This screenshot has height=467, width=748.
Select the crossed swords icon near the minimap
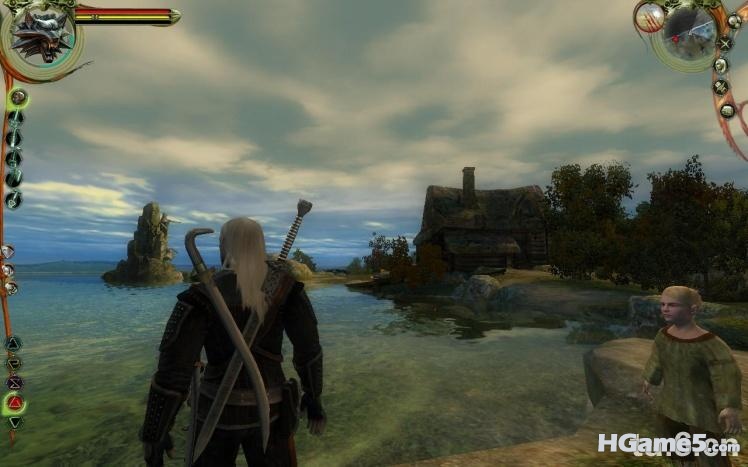point(724,44)
